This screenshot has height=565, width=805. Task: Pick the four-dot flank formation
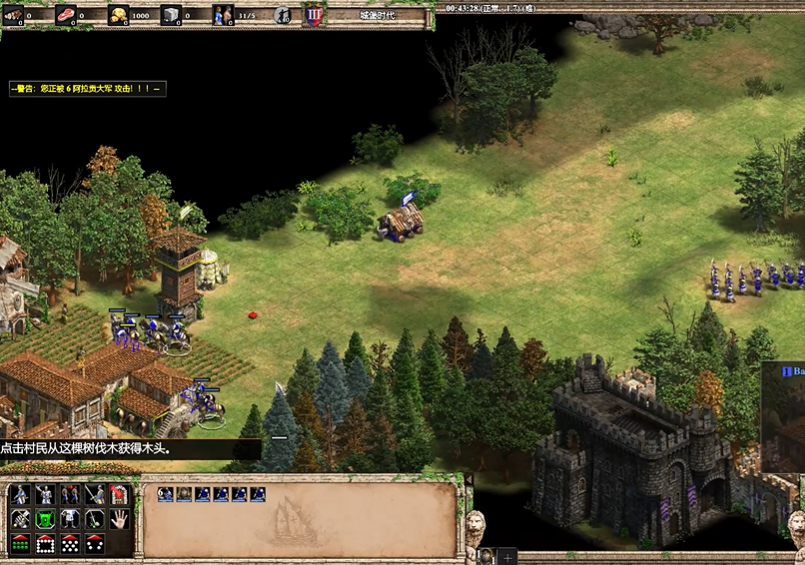95,544
